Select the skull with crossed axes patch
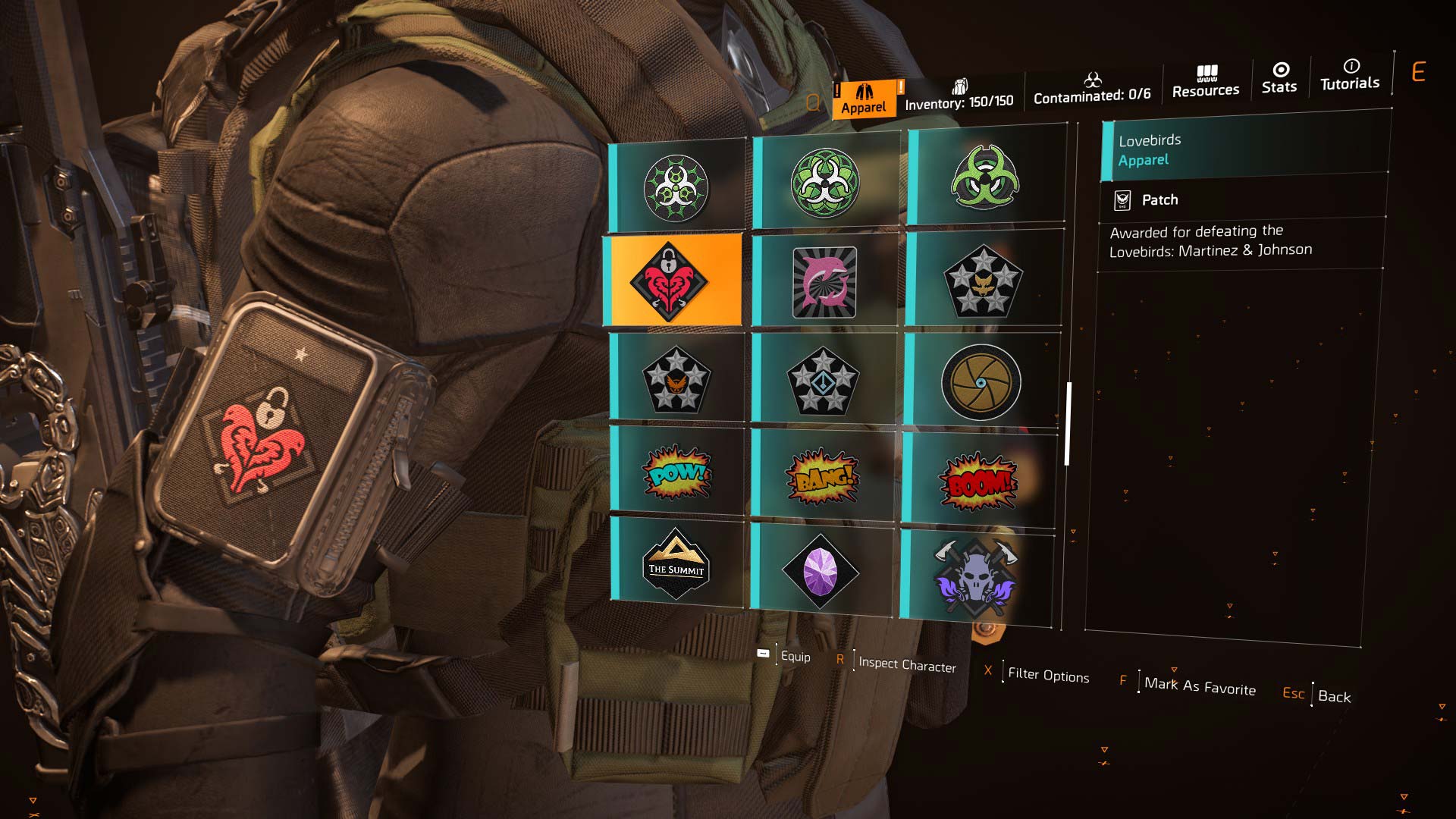The width and height of the screenshot is (1456, 819). (x=976, y=578)
